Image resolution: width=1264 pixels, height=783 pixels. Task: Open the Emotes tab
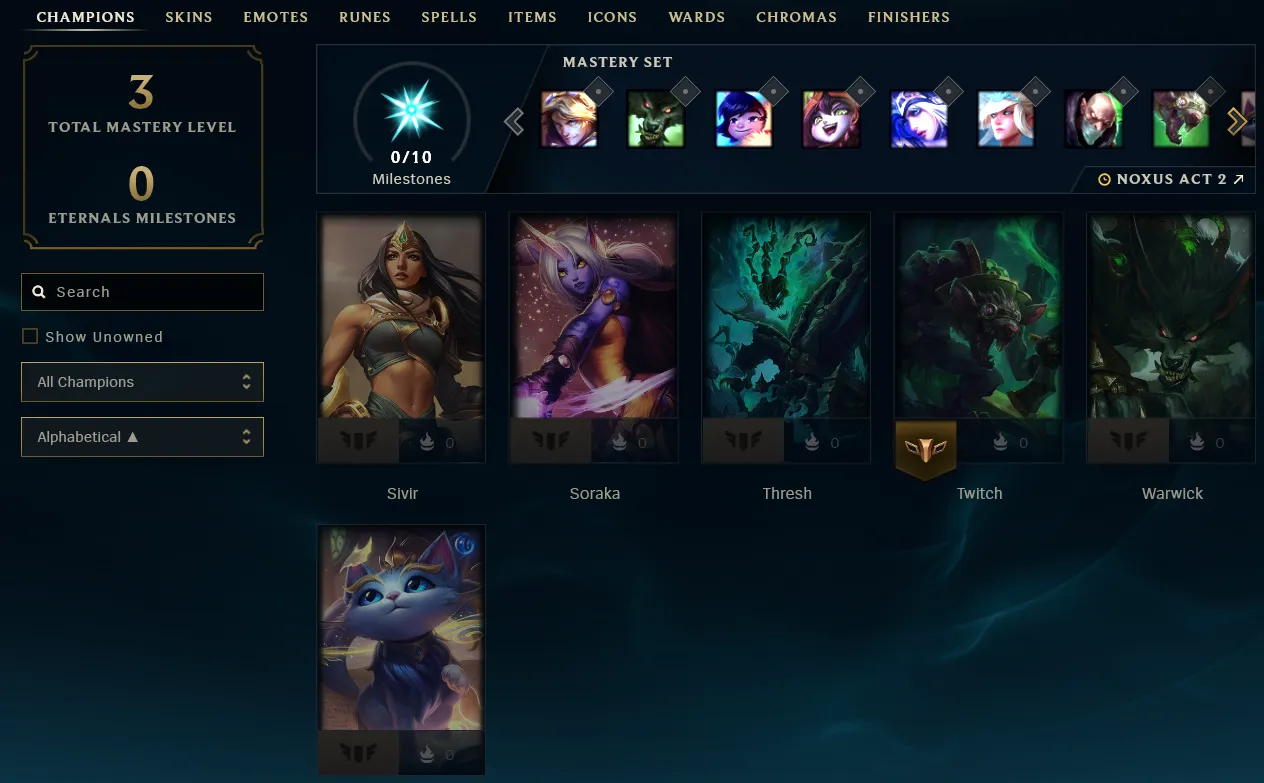pos(275,17)
